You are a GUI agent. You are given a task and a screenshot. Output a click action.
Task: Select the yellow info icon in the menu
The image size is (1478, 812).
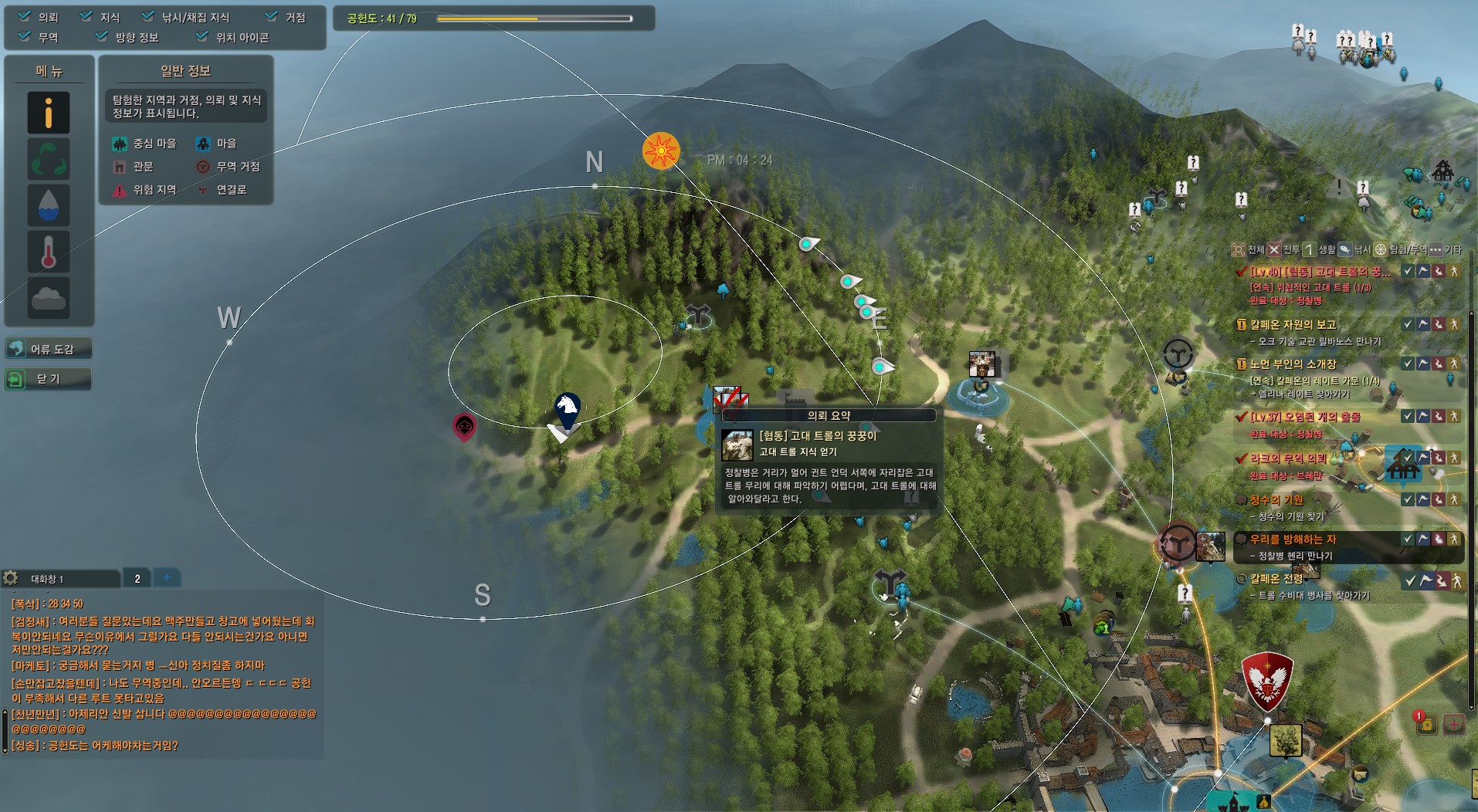coord(49,113)
